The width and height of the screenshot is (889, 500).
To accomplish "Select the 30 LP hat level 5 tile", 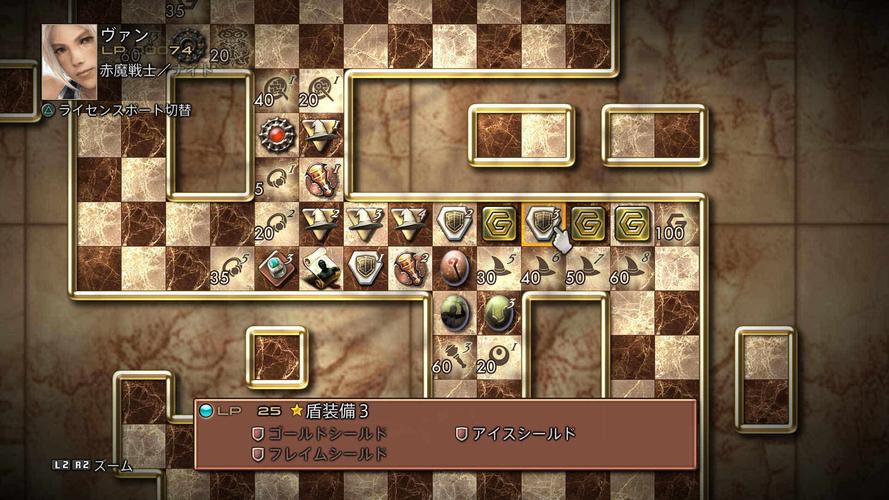I will pos(498,268).
